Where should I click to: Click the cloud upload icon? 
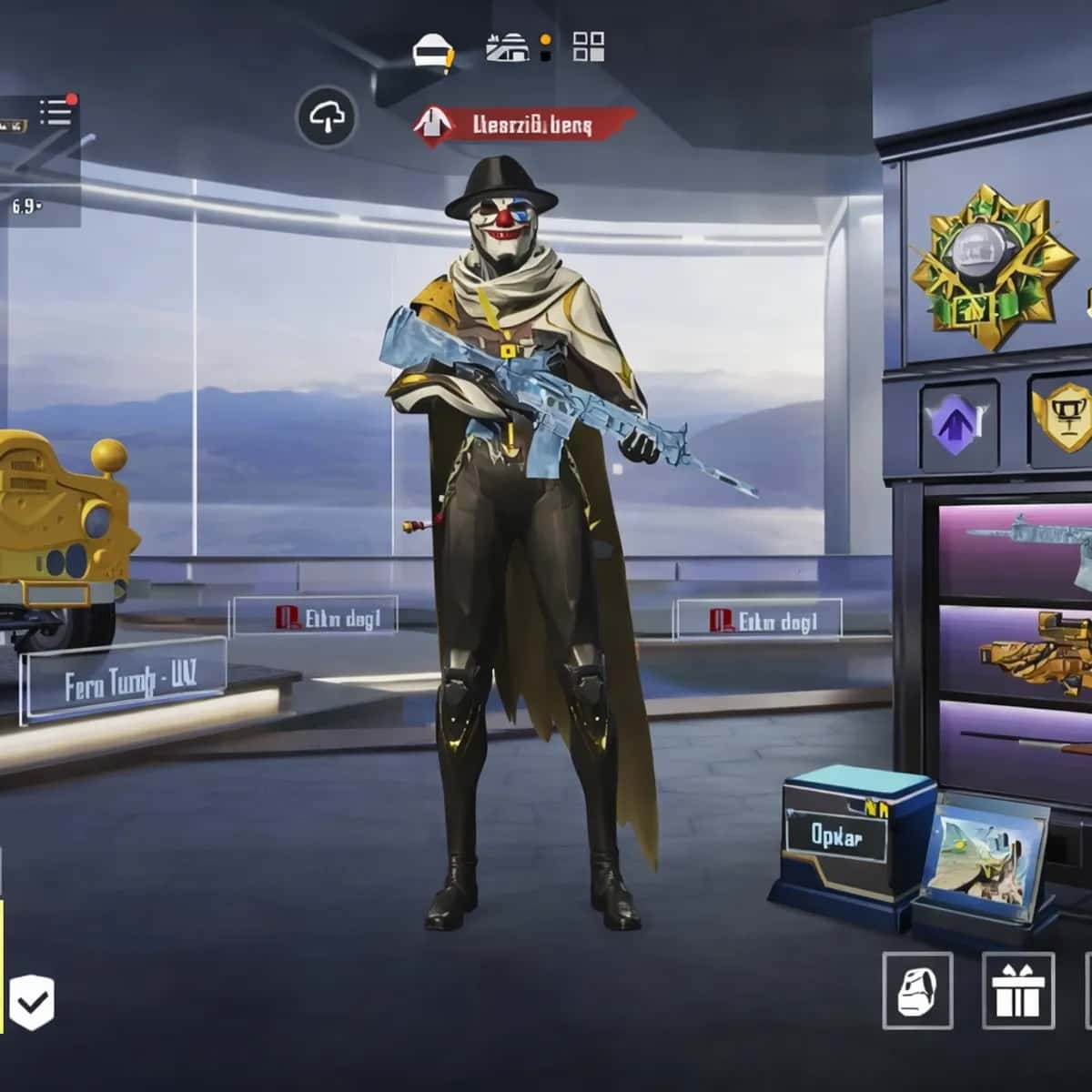tap(326, 116)
